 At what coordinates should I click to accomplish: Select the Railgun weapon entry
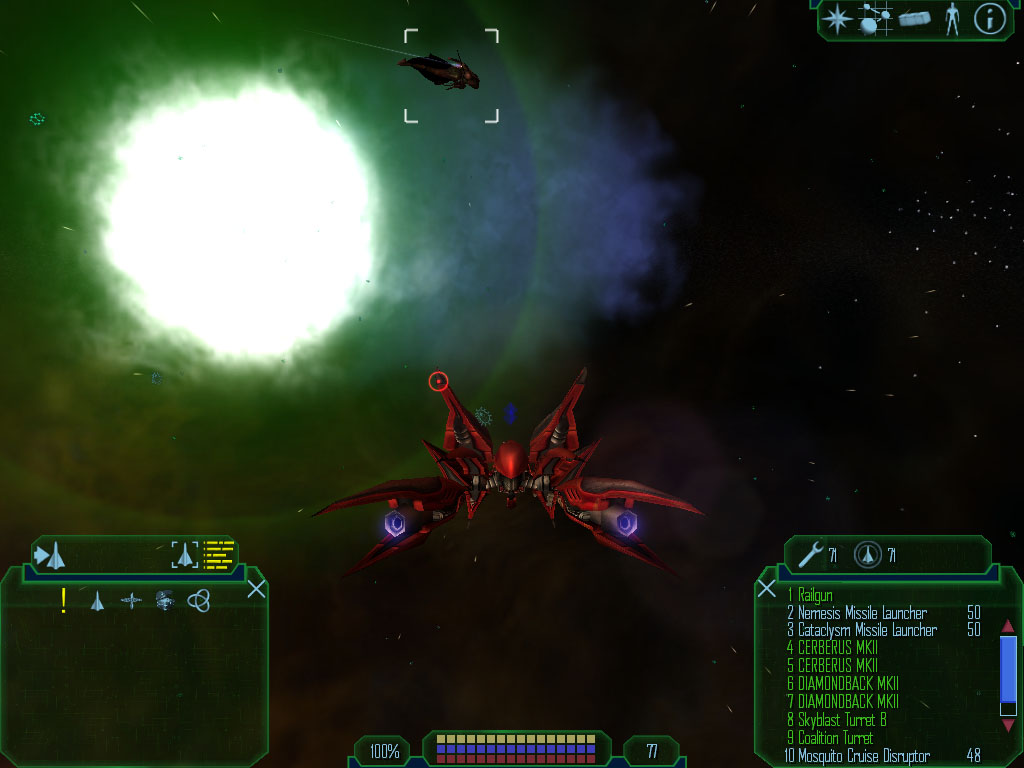tap(816, 595)
